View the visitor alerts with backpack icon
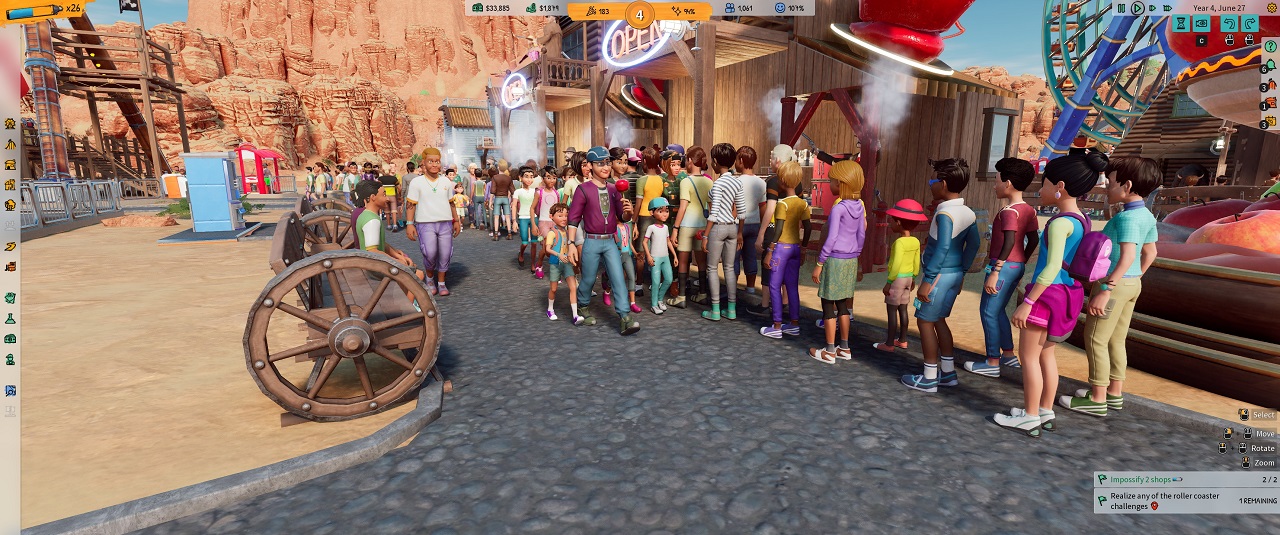Viewport: 1280px width, 535px height. click(x=1270, y=86)
